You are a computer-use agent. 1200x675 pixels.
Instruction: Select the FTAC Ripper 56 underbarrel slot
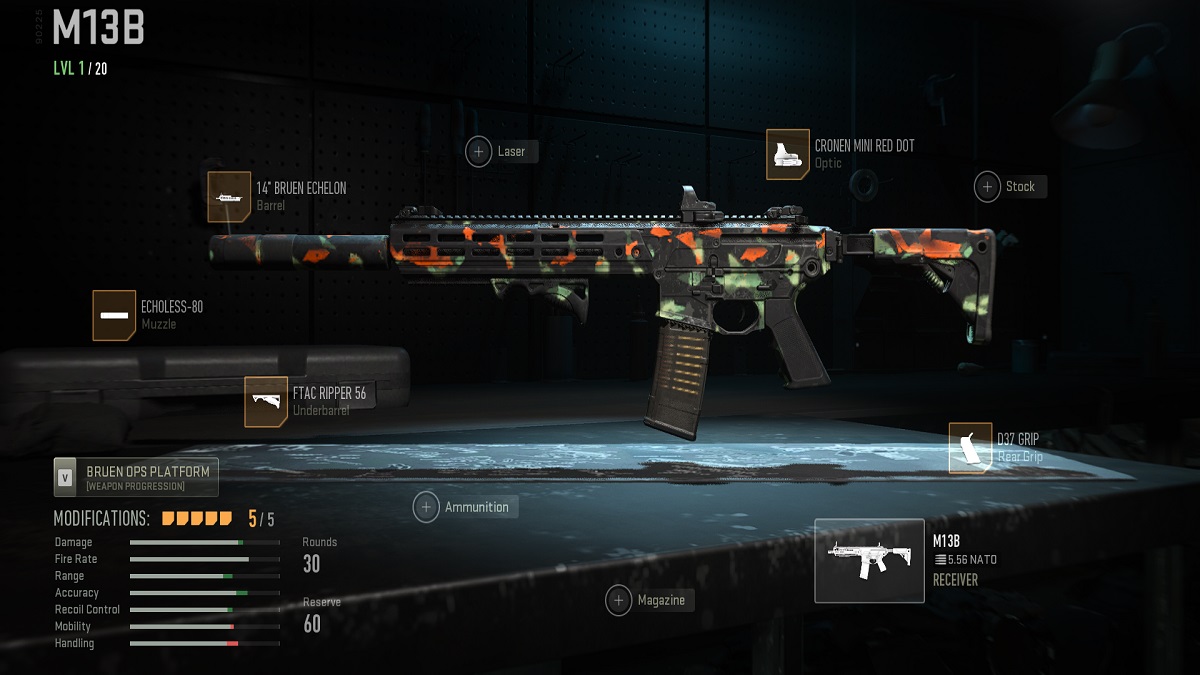point(266,401)
